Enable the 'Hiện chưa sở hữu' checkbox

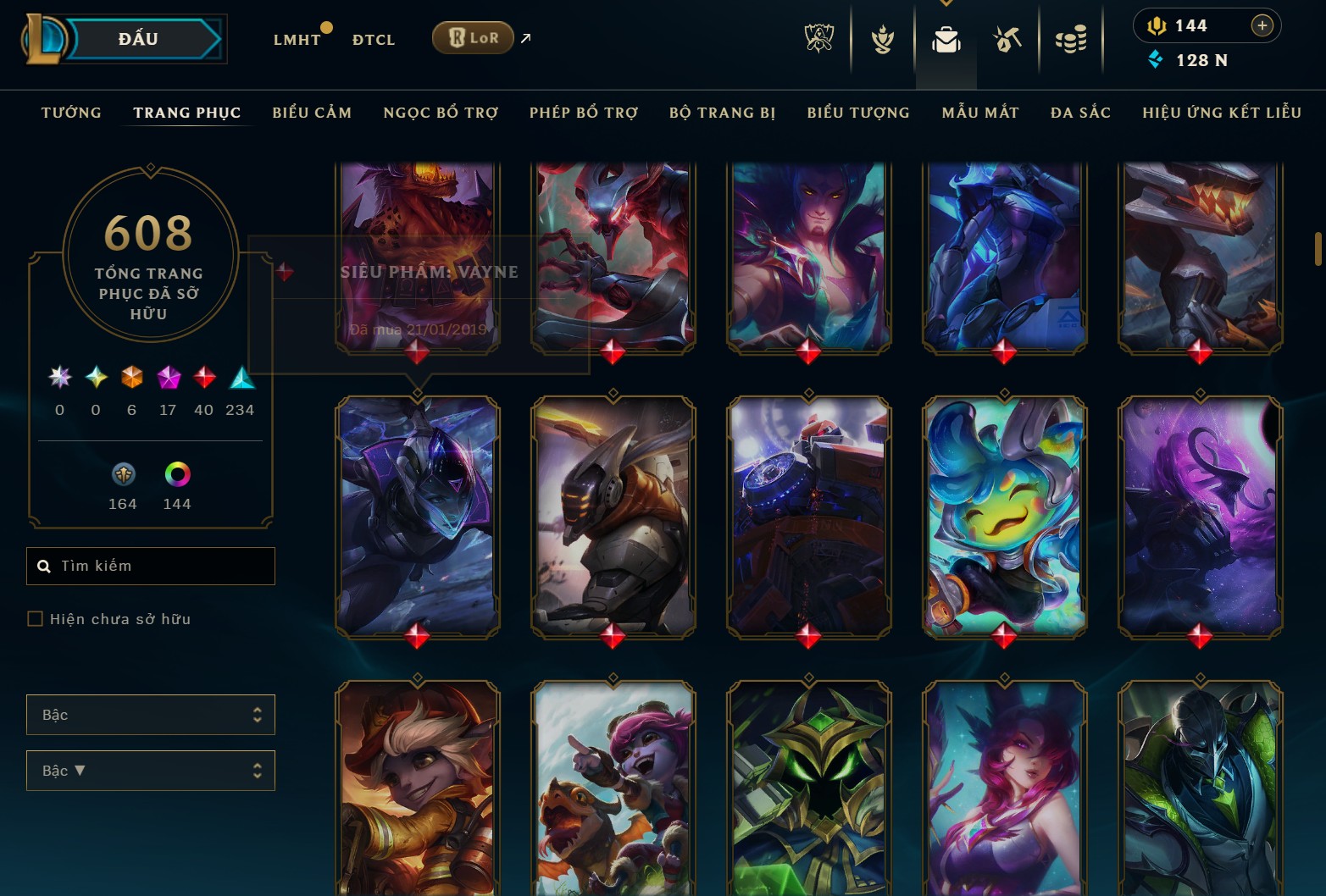[35, 619]
